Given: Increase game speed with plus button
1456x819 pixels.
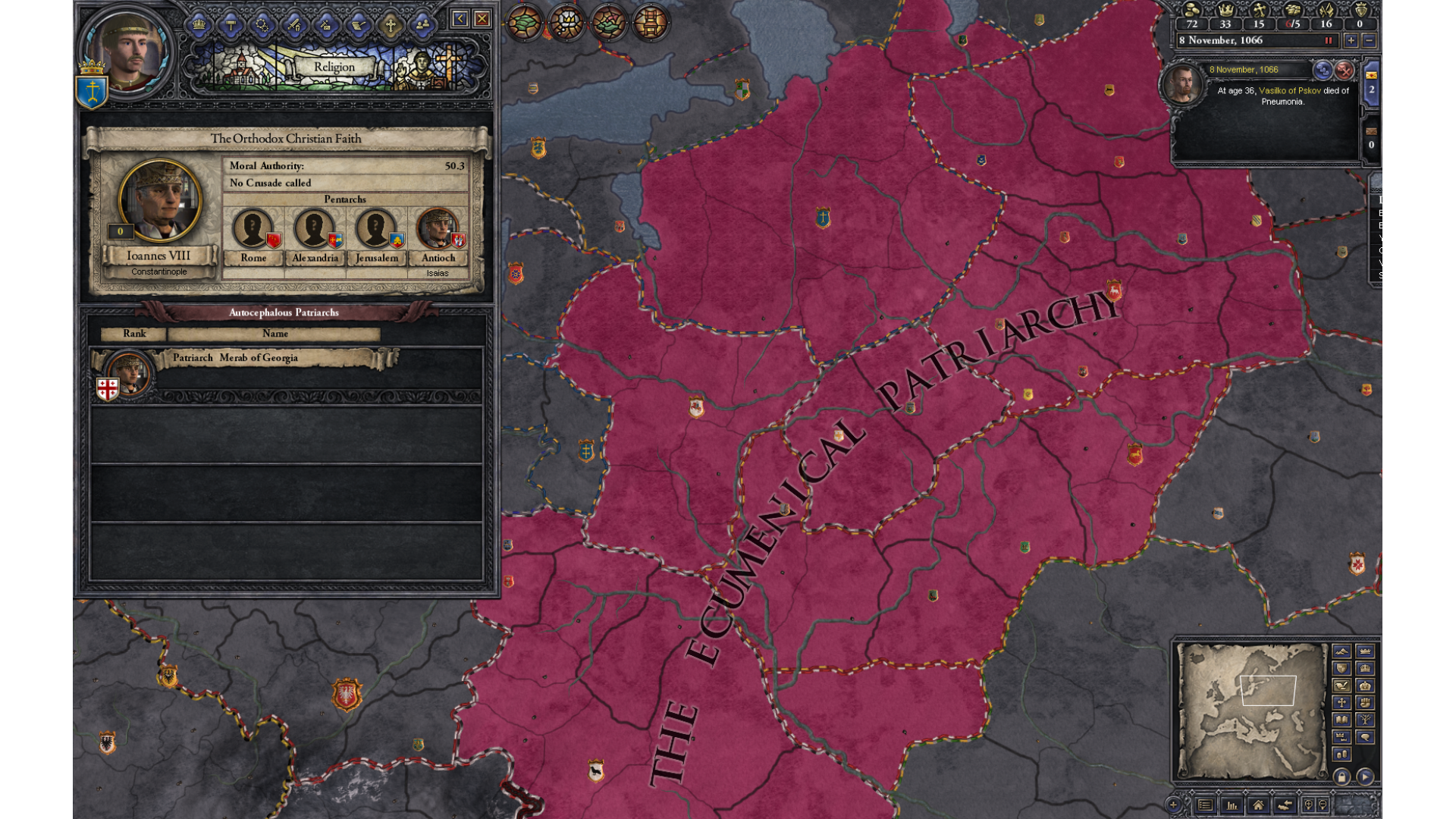Looking at the screenshot, I should pyautogui.click(x=1351, y=41).
